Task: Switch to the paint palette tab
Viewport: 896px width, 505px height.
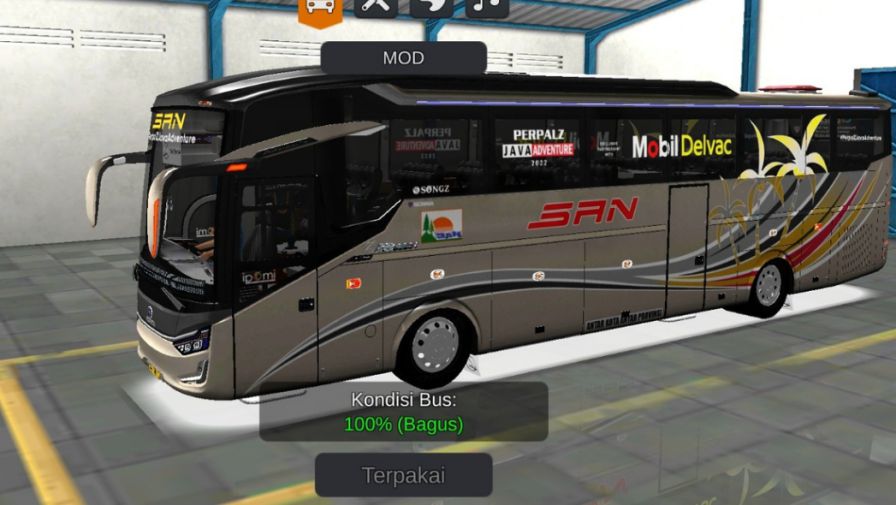Action: pos(431,7)
